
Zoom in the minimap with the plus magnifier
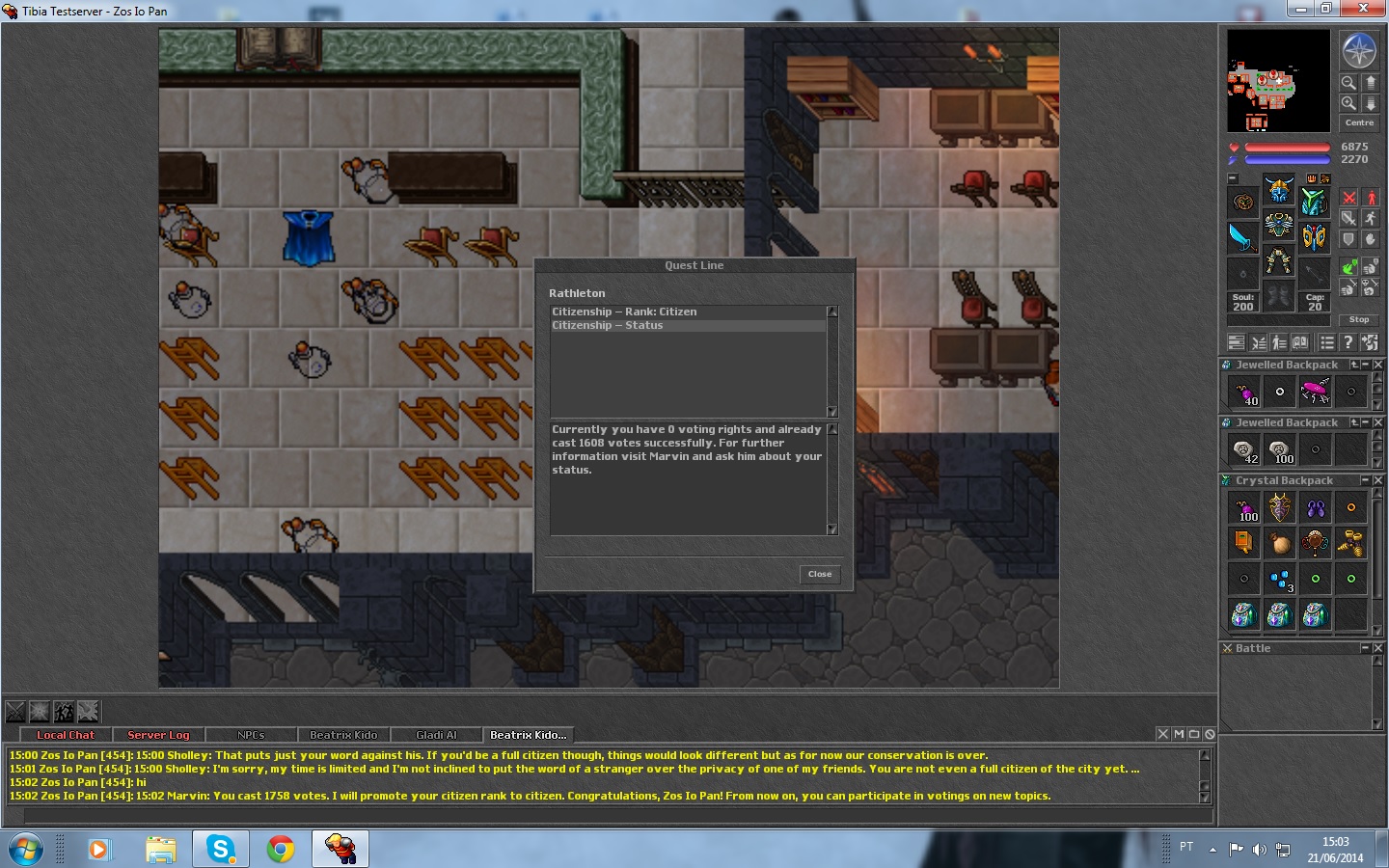[1348, 103]
